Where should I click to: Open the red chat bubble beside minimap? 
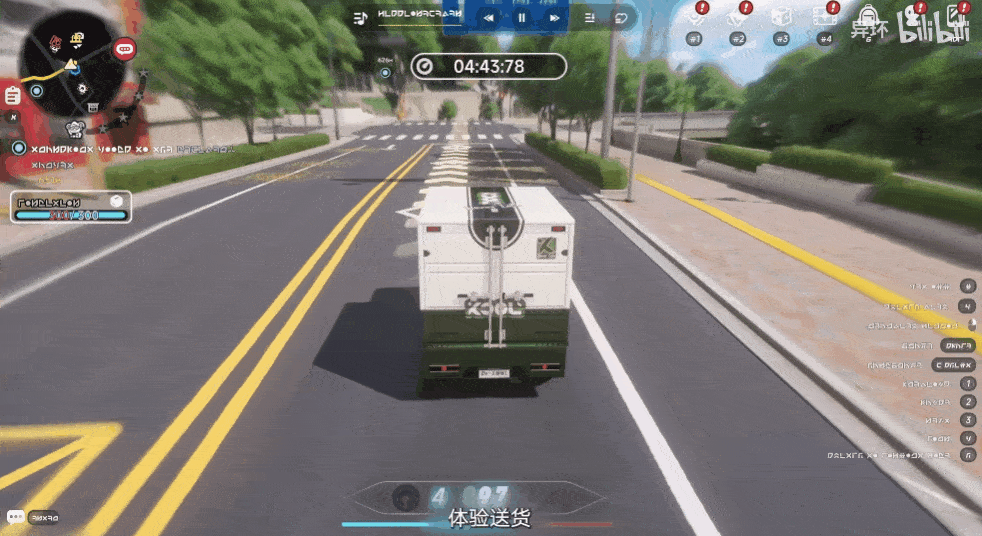[x=125, y=47]
